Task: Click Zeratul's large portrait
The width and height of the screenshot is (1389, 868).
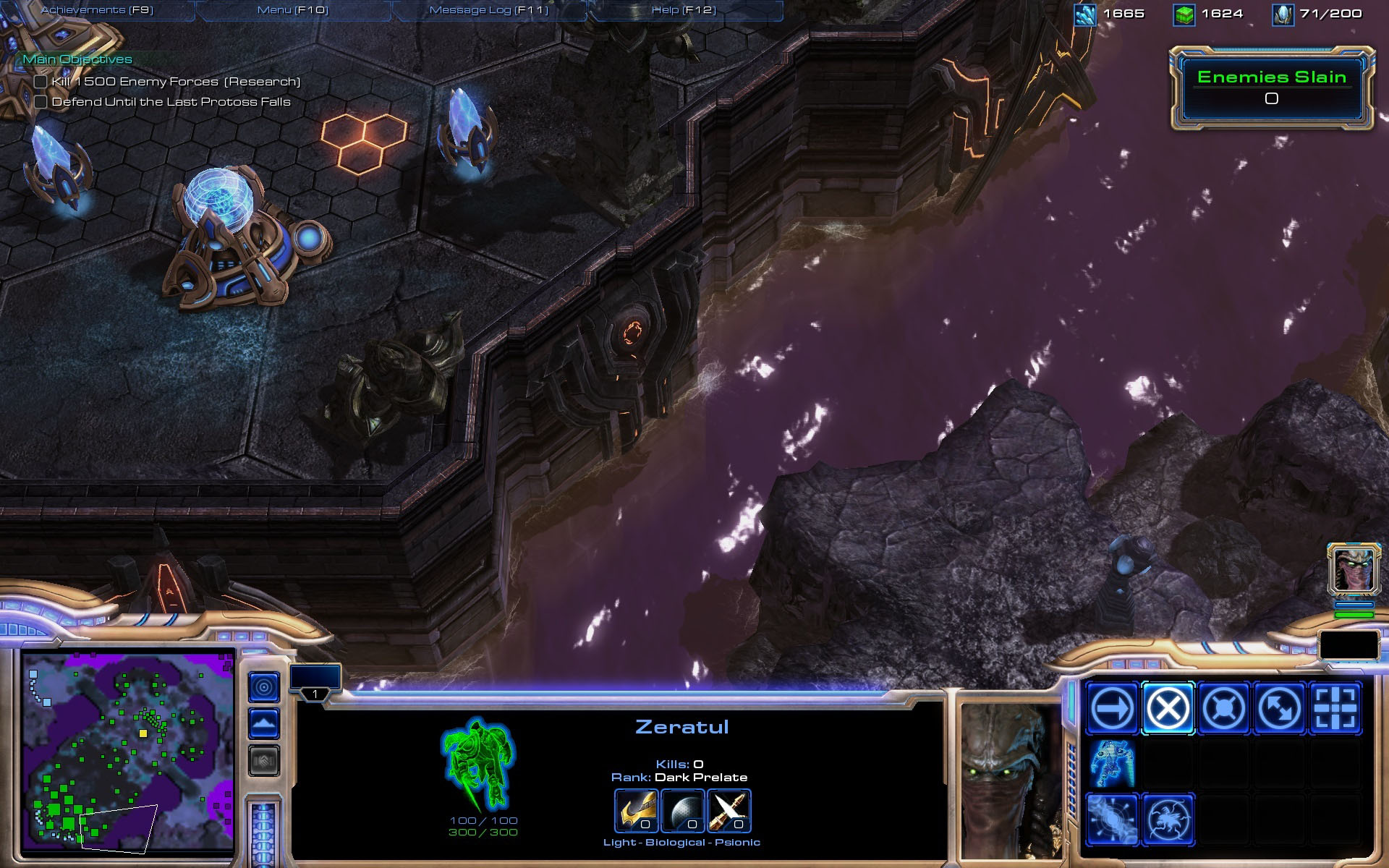Action: point(1009,781)
